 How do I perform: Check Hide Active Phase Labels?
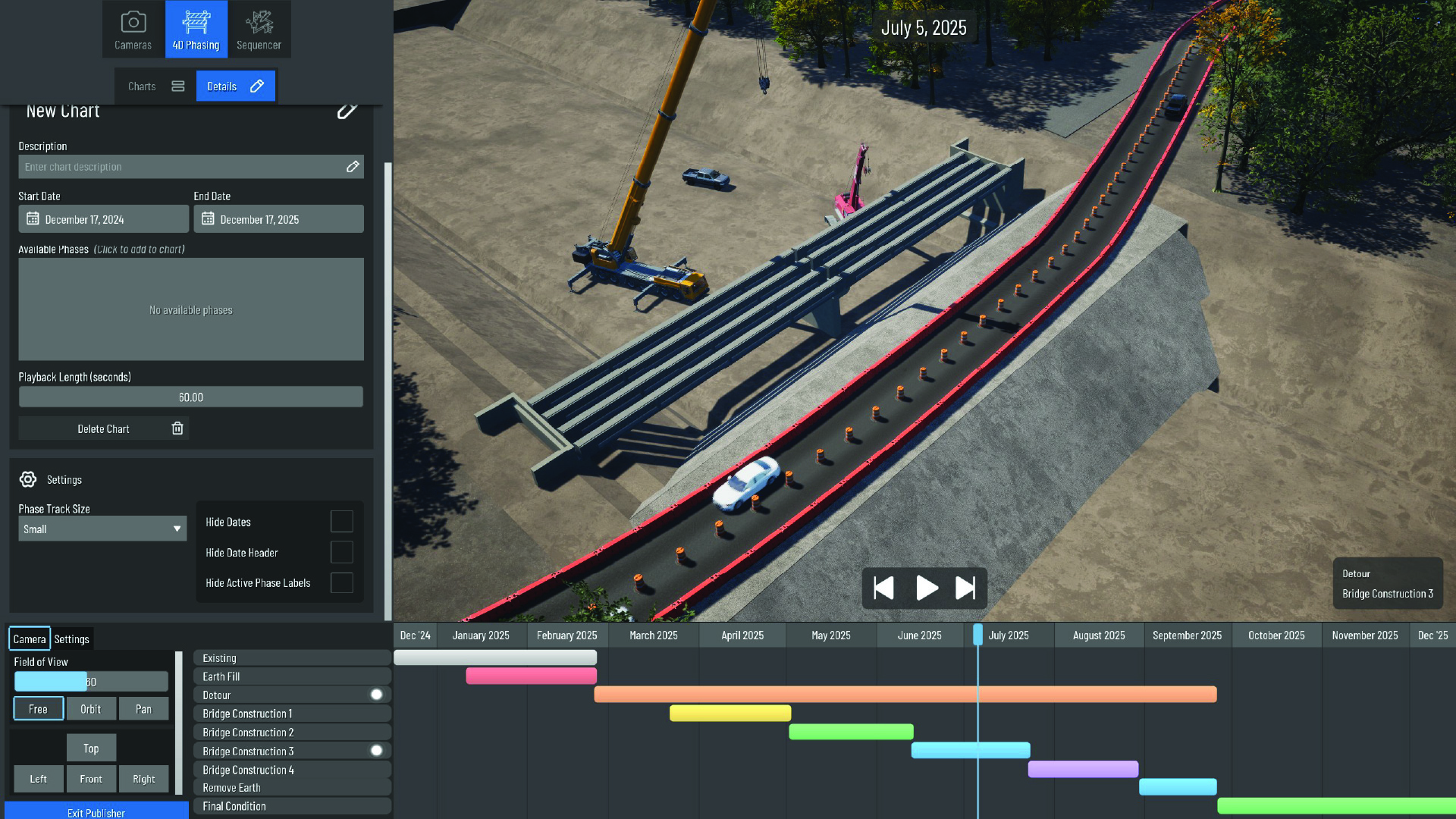(341, 582)
